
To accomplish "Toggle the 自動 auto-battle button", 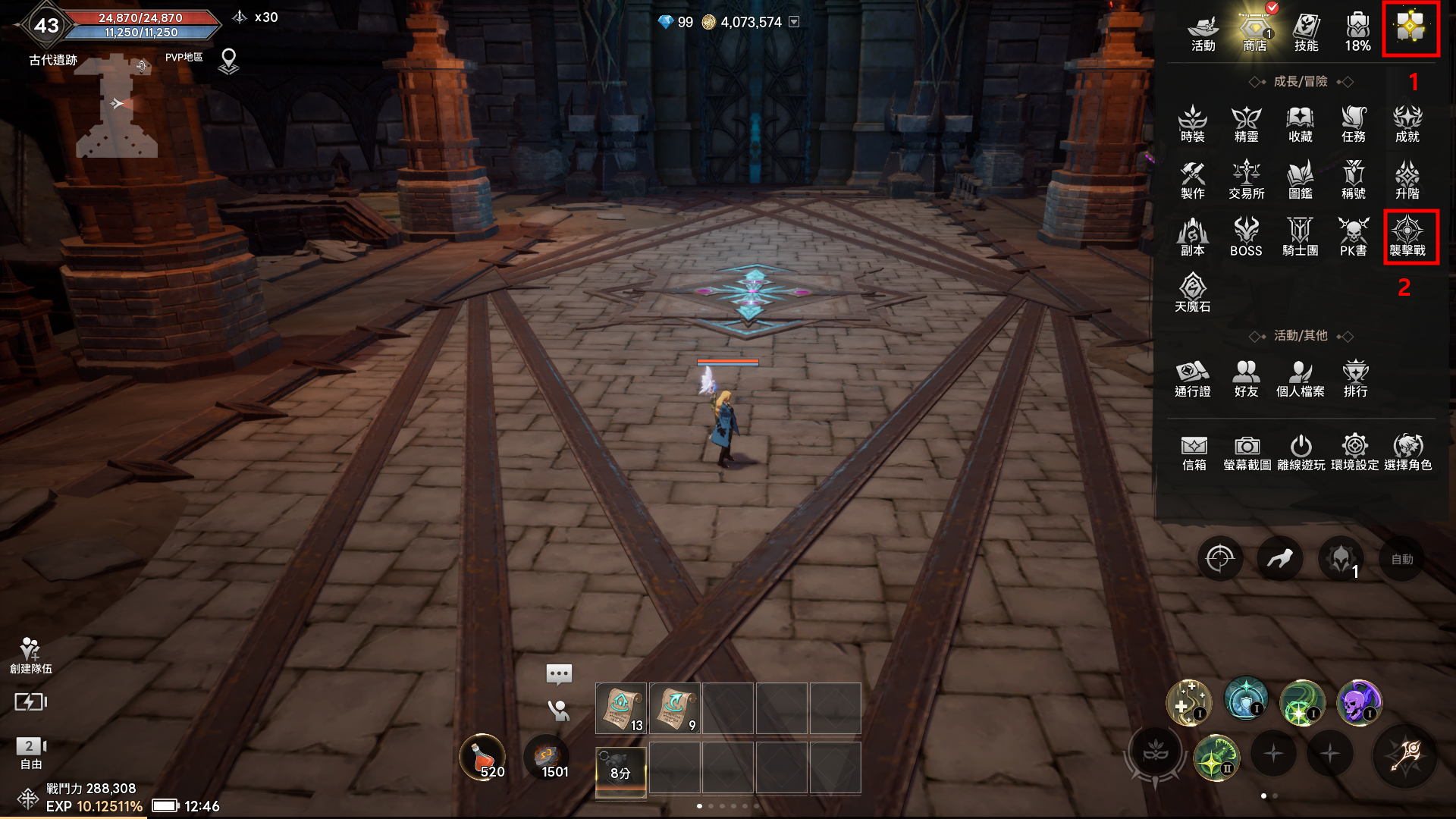I will [1401, 560].
